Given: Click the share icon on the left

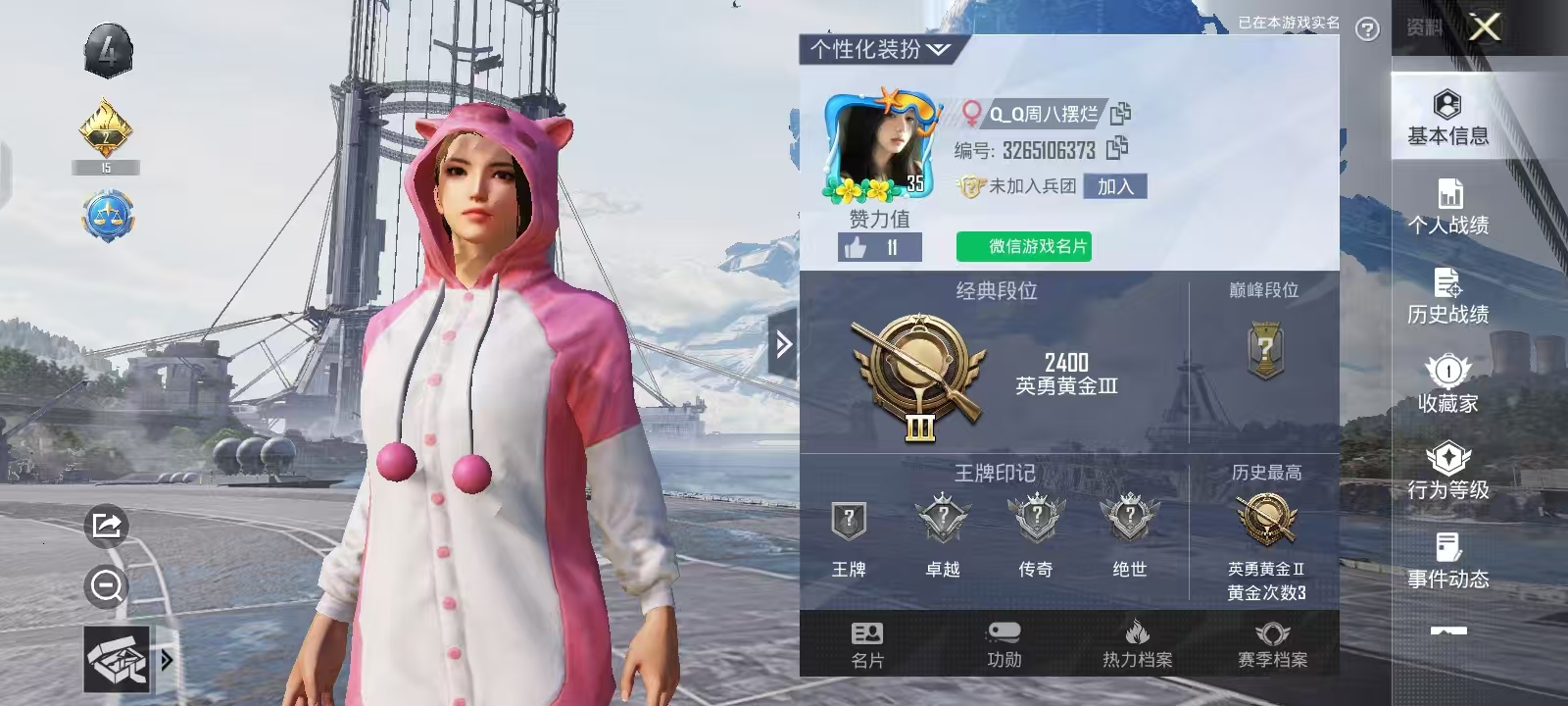Looking at the screenshot, I should coord(105,527).
